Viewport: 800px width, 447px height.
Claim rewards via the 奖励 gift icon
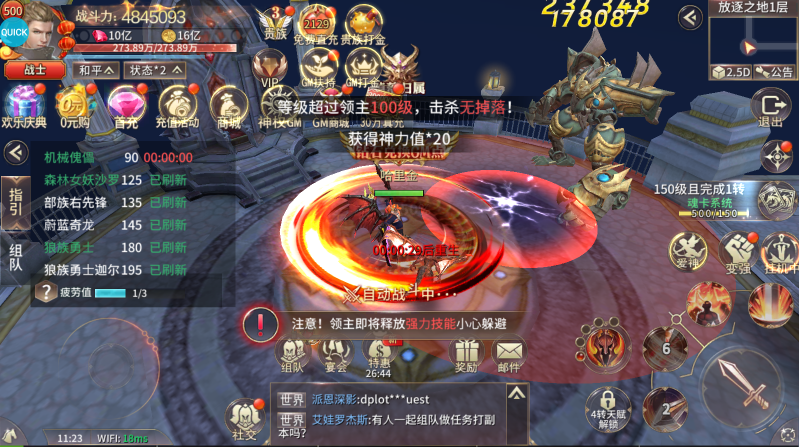coord(466,355)
